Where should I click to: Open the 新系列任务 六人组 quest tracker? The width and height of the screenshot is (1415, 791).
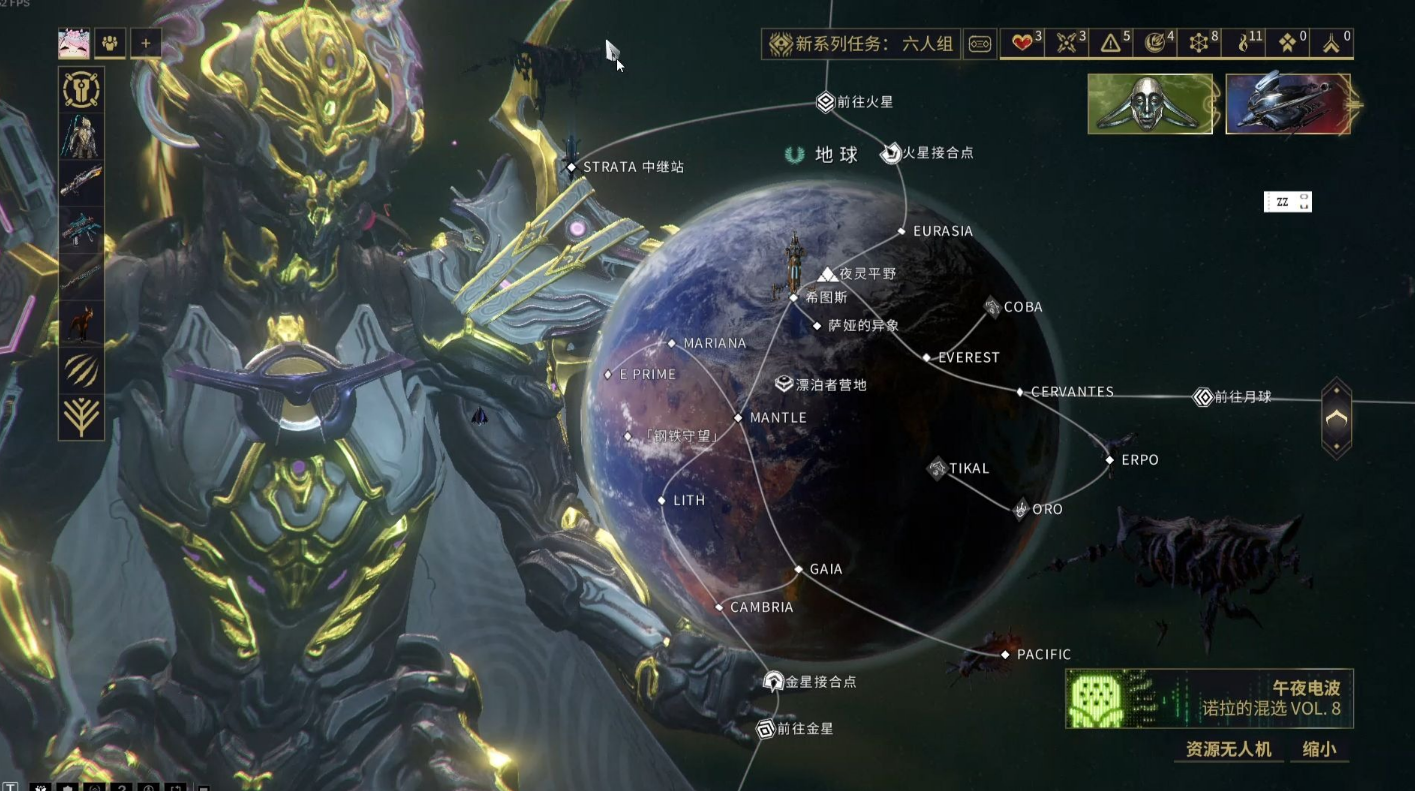tap(862, 44)
